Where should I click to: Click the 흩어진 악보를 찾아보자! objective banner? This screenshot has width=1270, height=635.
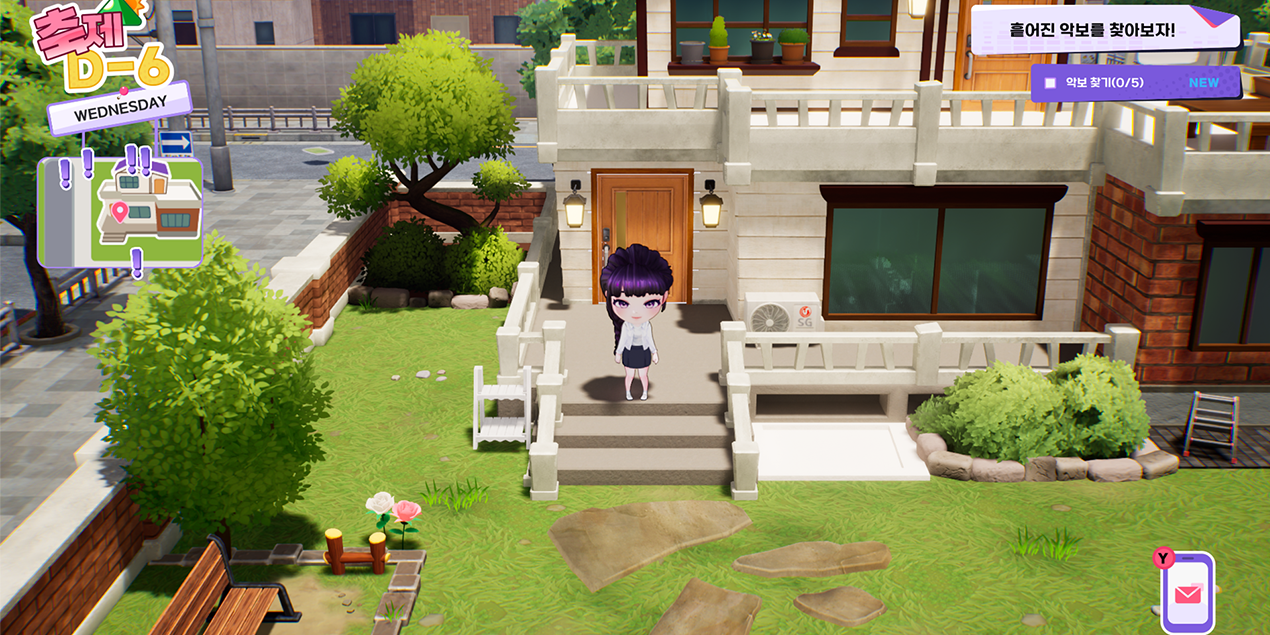pyautogui.click(x=1104, y=30)
